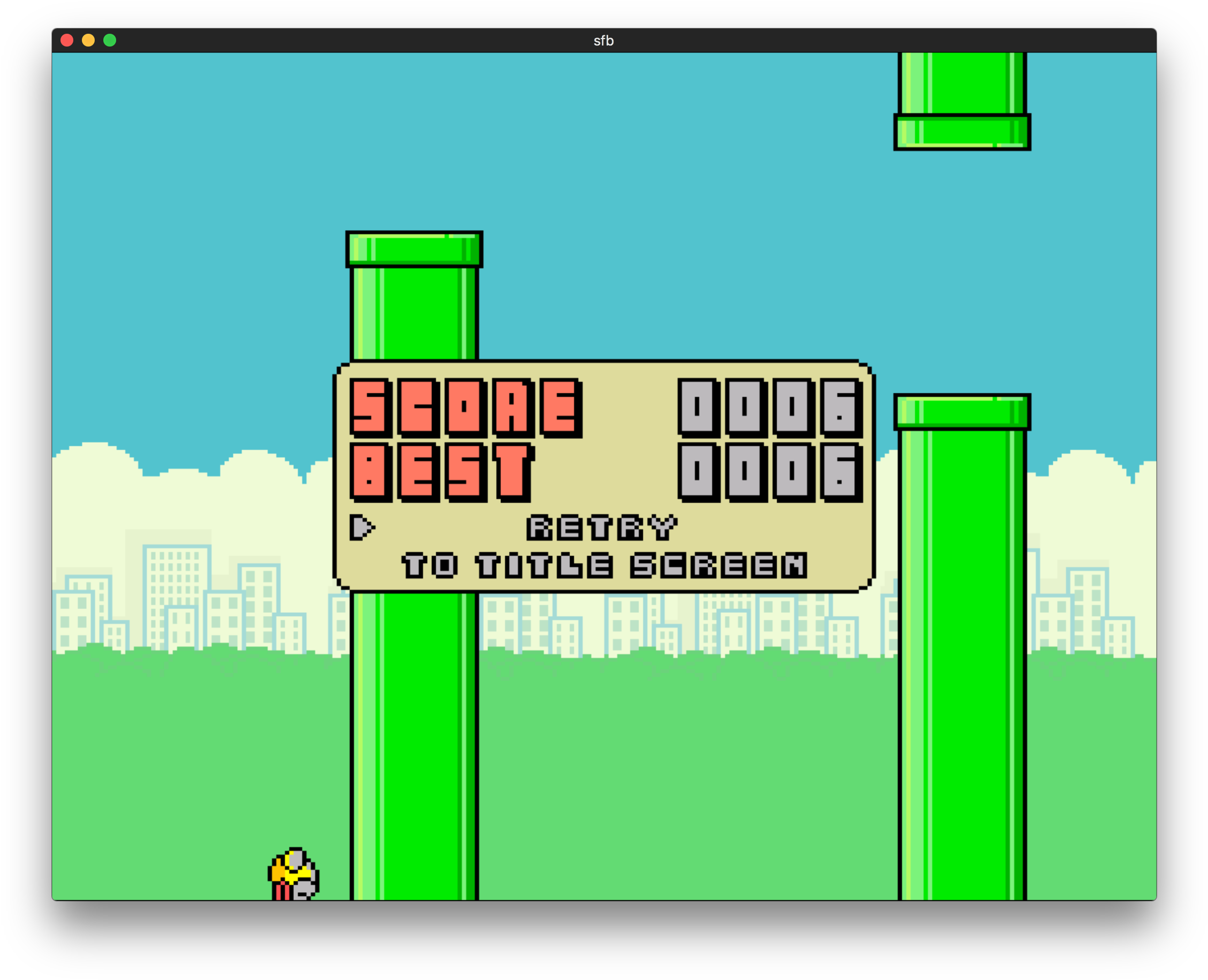This screenshot has height=980, width=1208.
Task: Choose To Title Screen option
Action: tap(604, 566)
